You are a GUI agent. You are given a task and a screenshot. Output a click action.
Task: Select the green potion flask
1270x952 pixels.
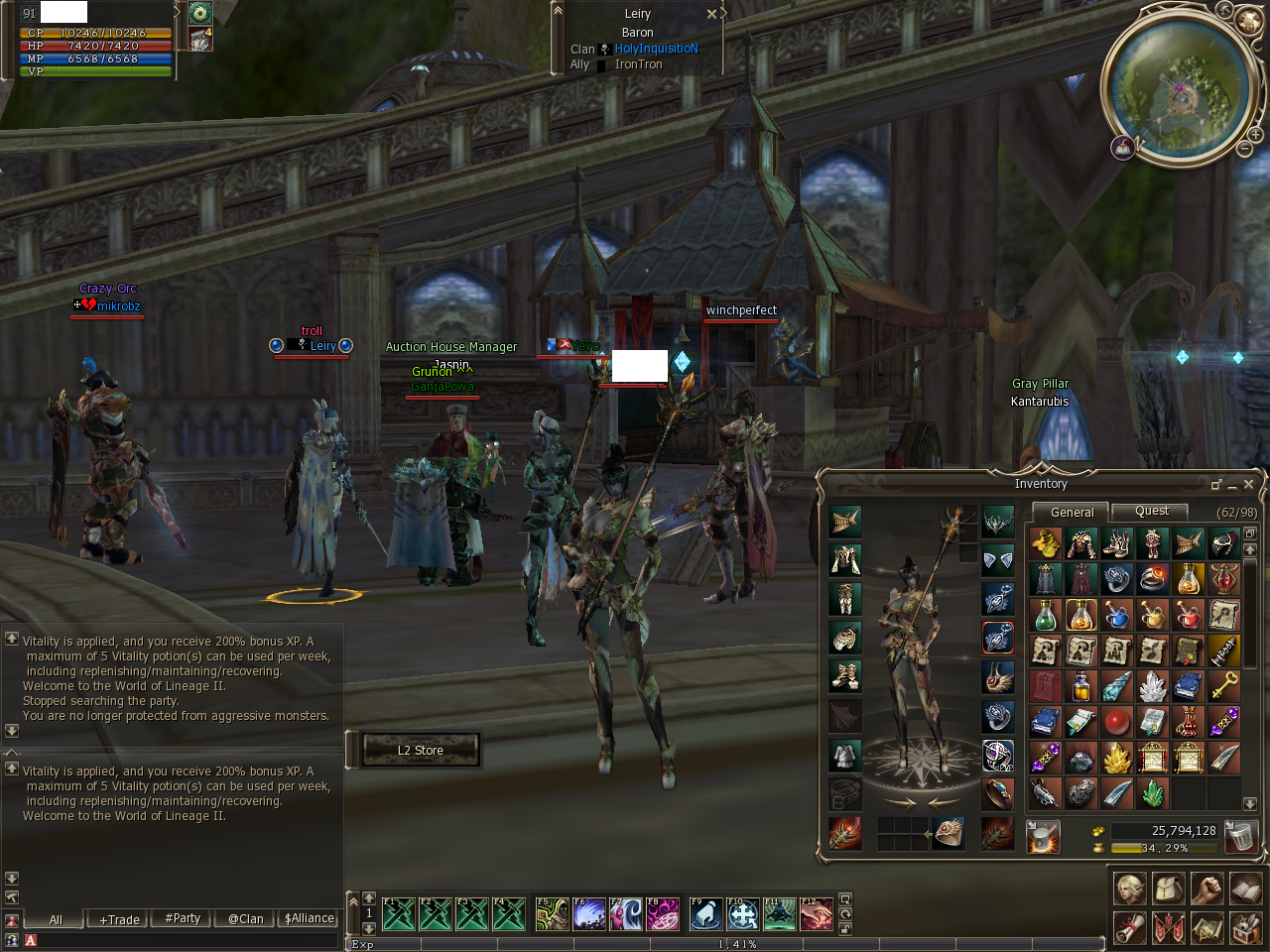tap(1046, 615)
